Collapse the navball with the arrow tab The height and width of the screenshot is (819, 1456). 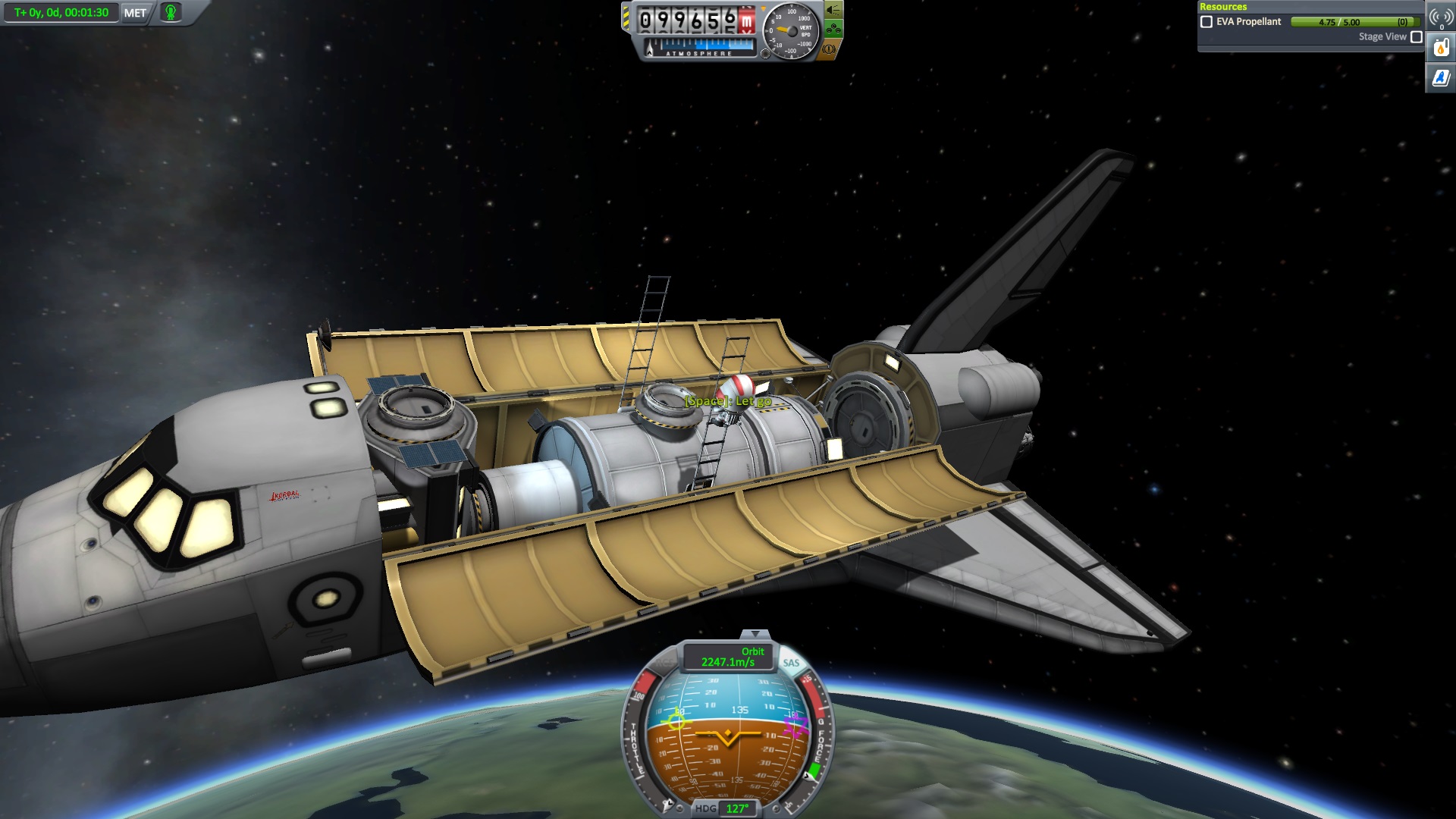[x=755, y=633]
